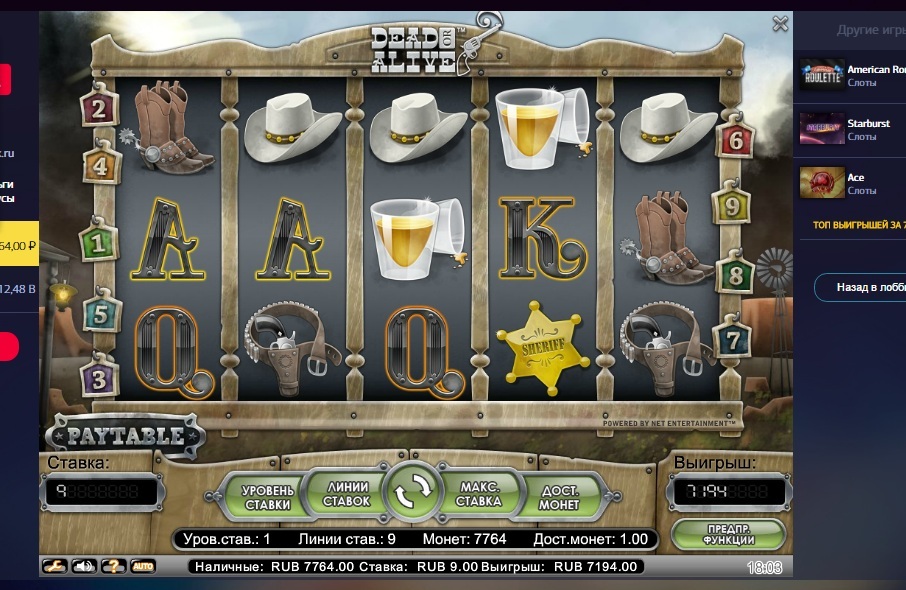Open Starburst slot from the sidebar
The image size is (906, 590).
[850, 129]
